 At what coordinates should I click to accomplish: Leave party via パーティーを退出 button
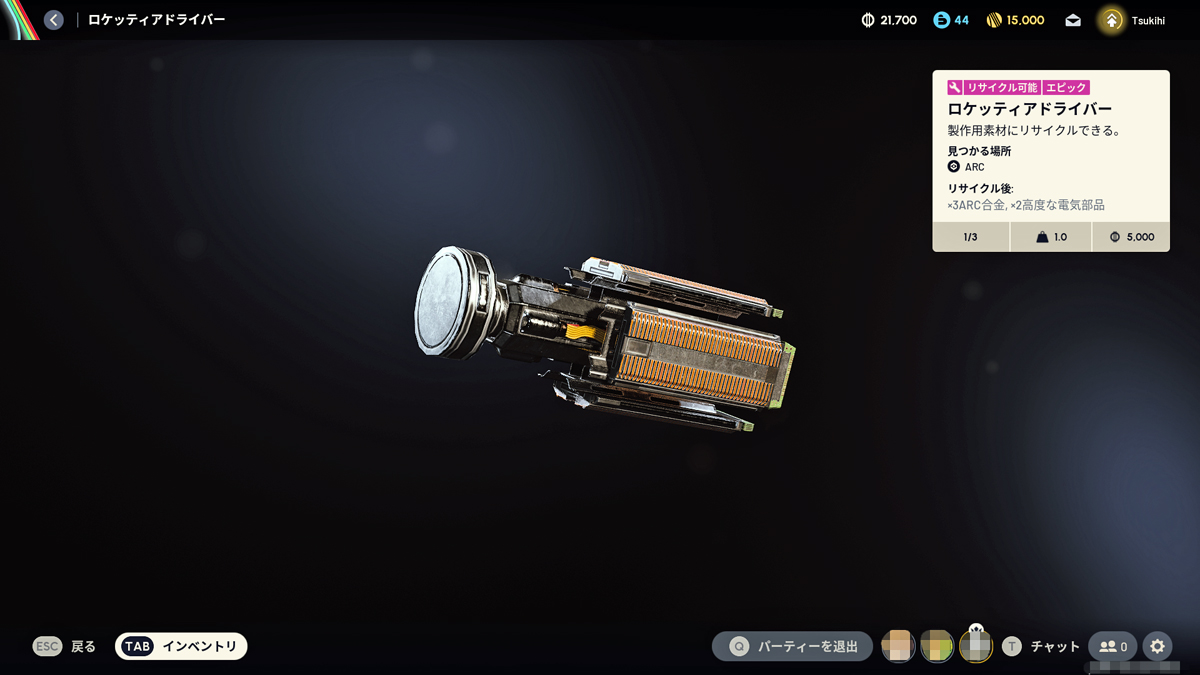[792, 647]
